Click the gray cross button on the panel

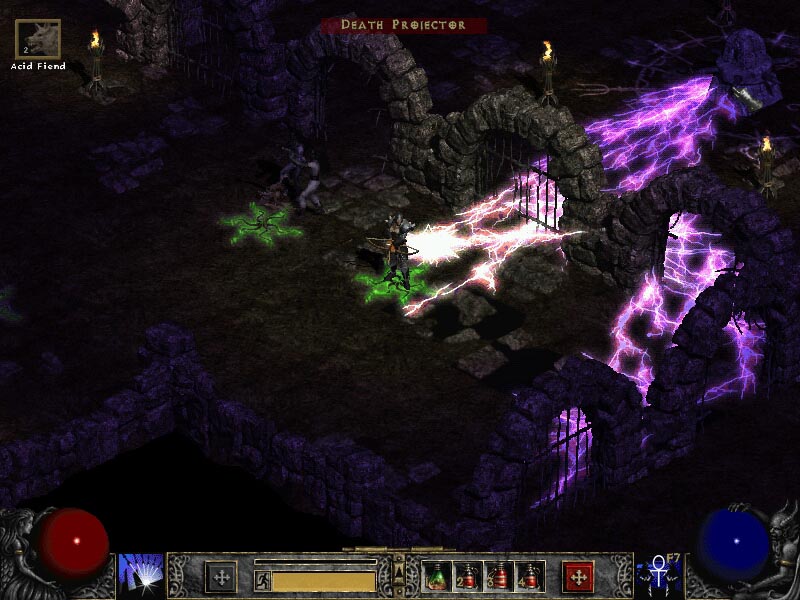tap(221, 576)
